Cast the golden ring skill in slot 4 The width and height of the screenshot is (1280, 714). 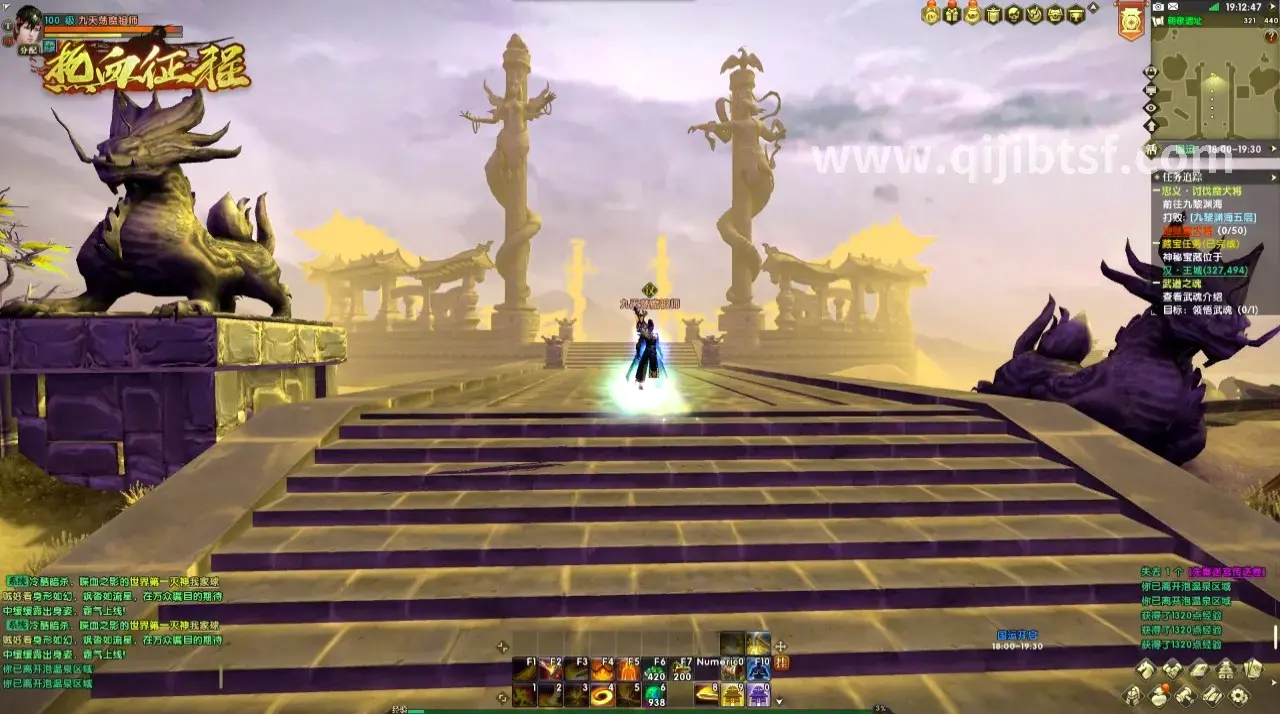click(603, 694)
